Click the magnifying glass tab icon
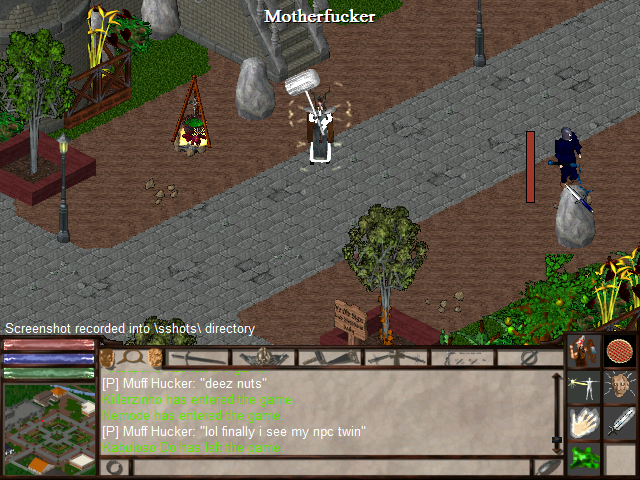The height and width of the screenshot is (480, 640). pos(131,357)
